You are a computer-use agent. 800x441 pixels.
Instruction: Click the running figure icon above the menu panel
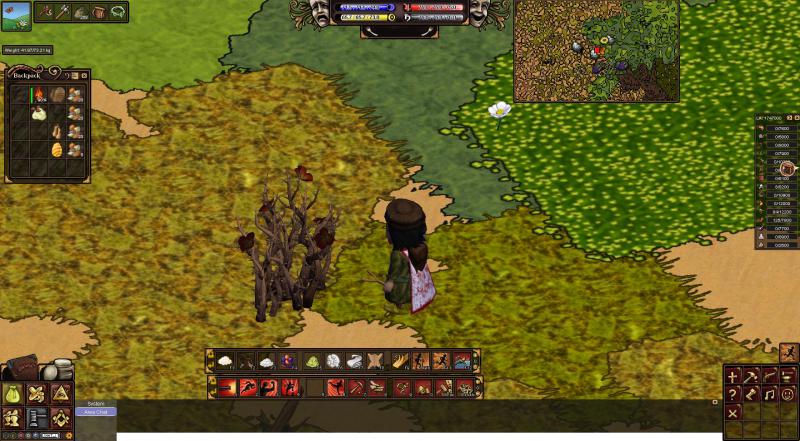tap(788, 352)
